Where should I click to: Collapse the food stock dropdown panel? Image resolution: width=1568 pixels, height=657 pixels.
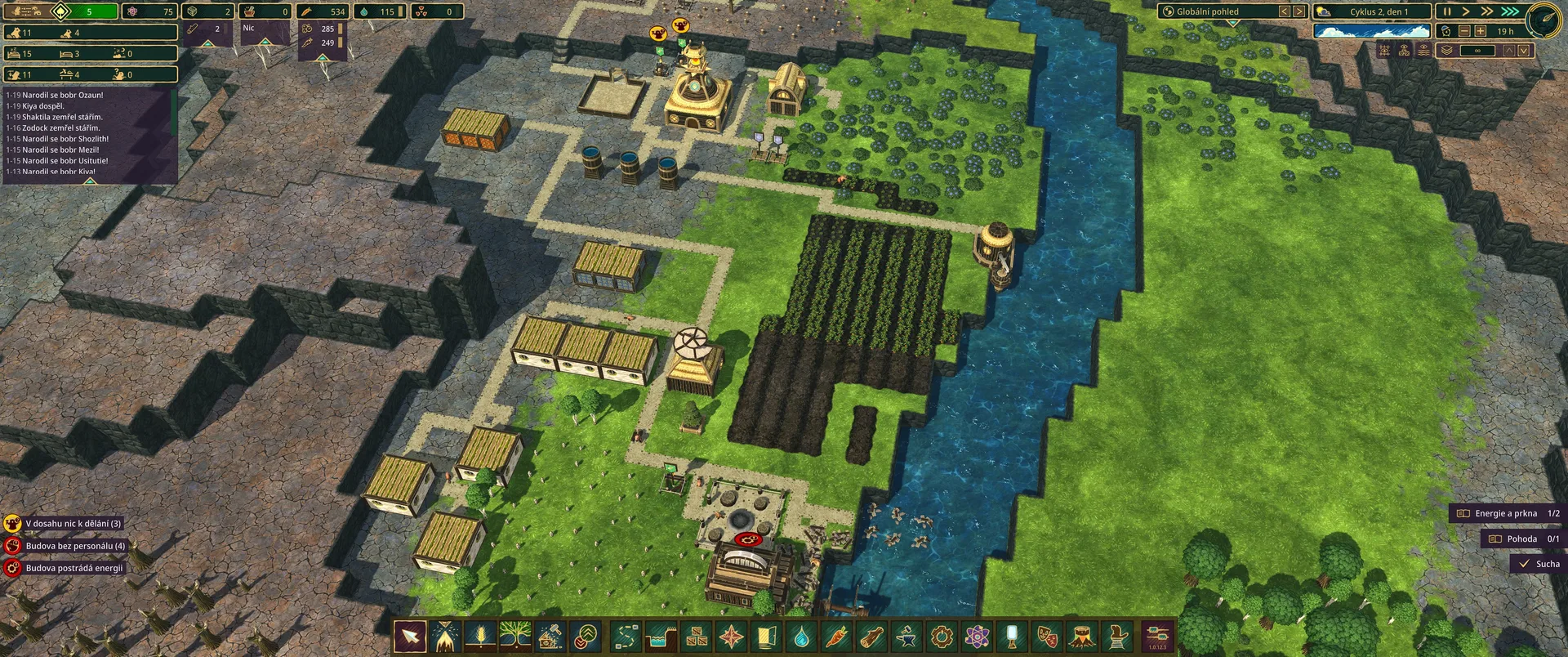(323, 58)
